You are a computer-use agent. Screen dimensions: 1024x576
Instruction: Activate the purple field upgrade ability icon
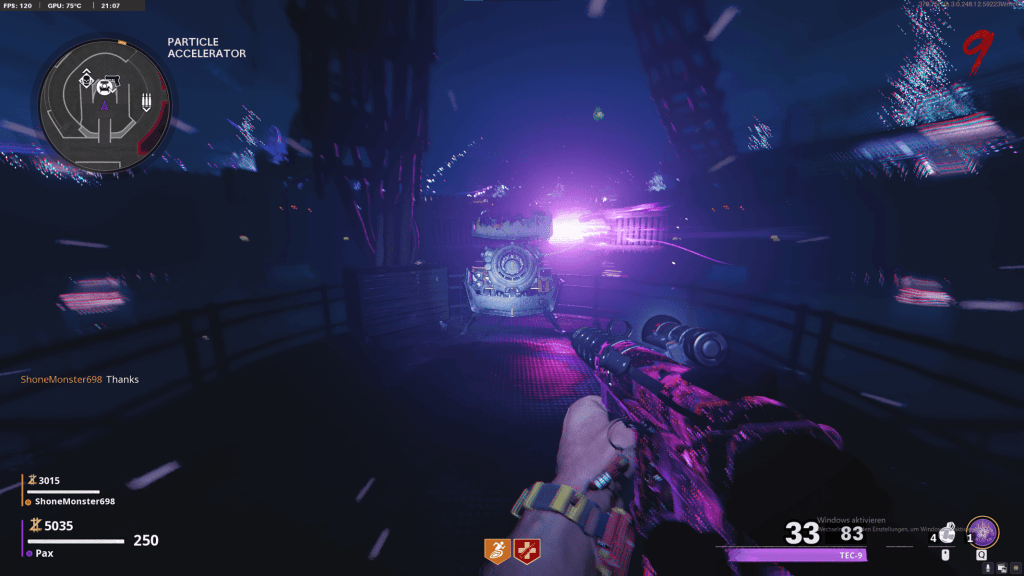982,531
